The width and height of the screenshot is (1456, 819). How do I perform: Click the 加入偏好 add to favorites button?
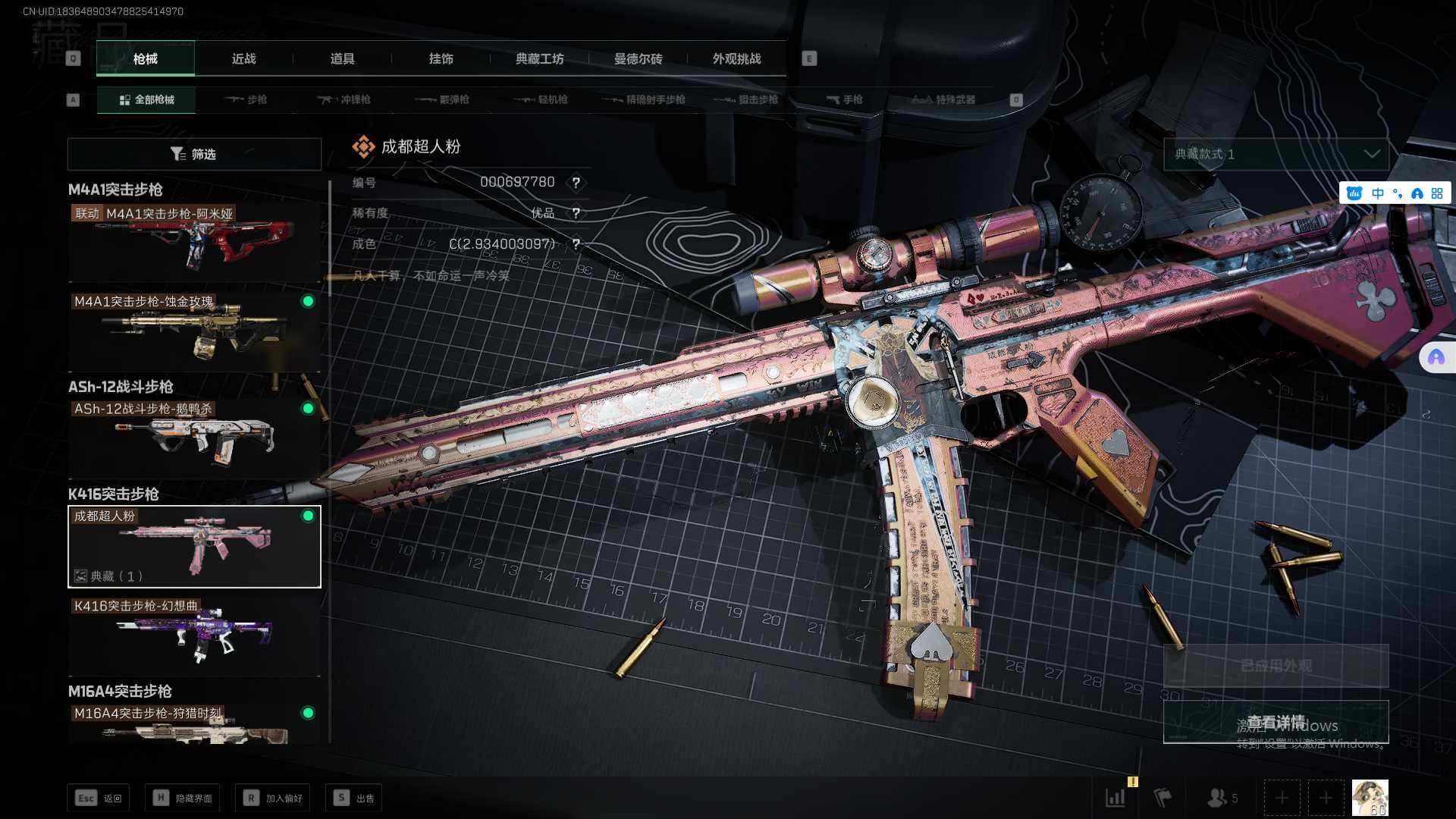click(x=273, y=798)
